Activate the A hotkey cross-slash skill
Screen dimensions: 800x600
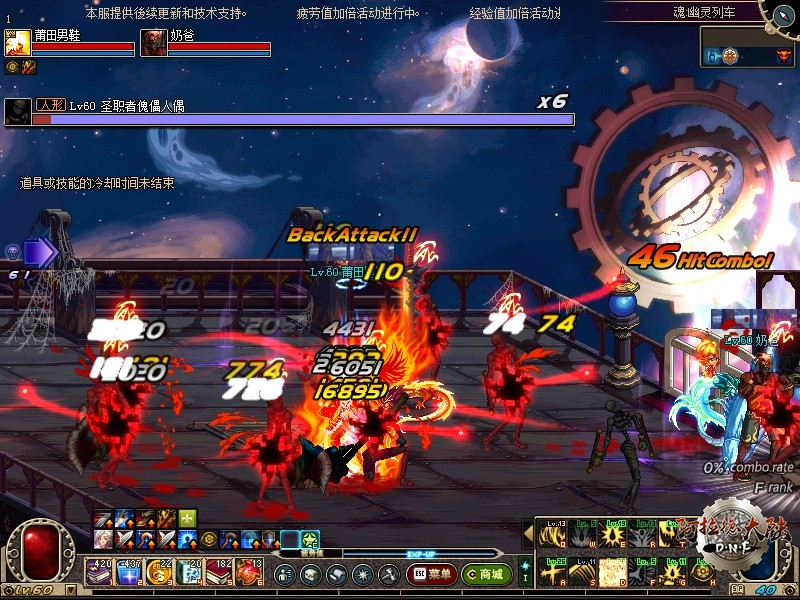pyautogui.click(x=552, y=572)
